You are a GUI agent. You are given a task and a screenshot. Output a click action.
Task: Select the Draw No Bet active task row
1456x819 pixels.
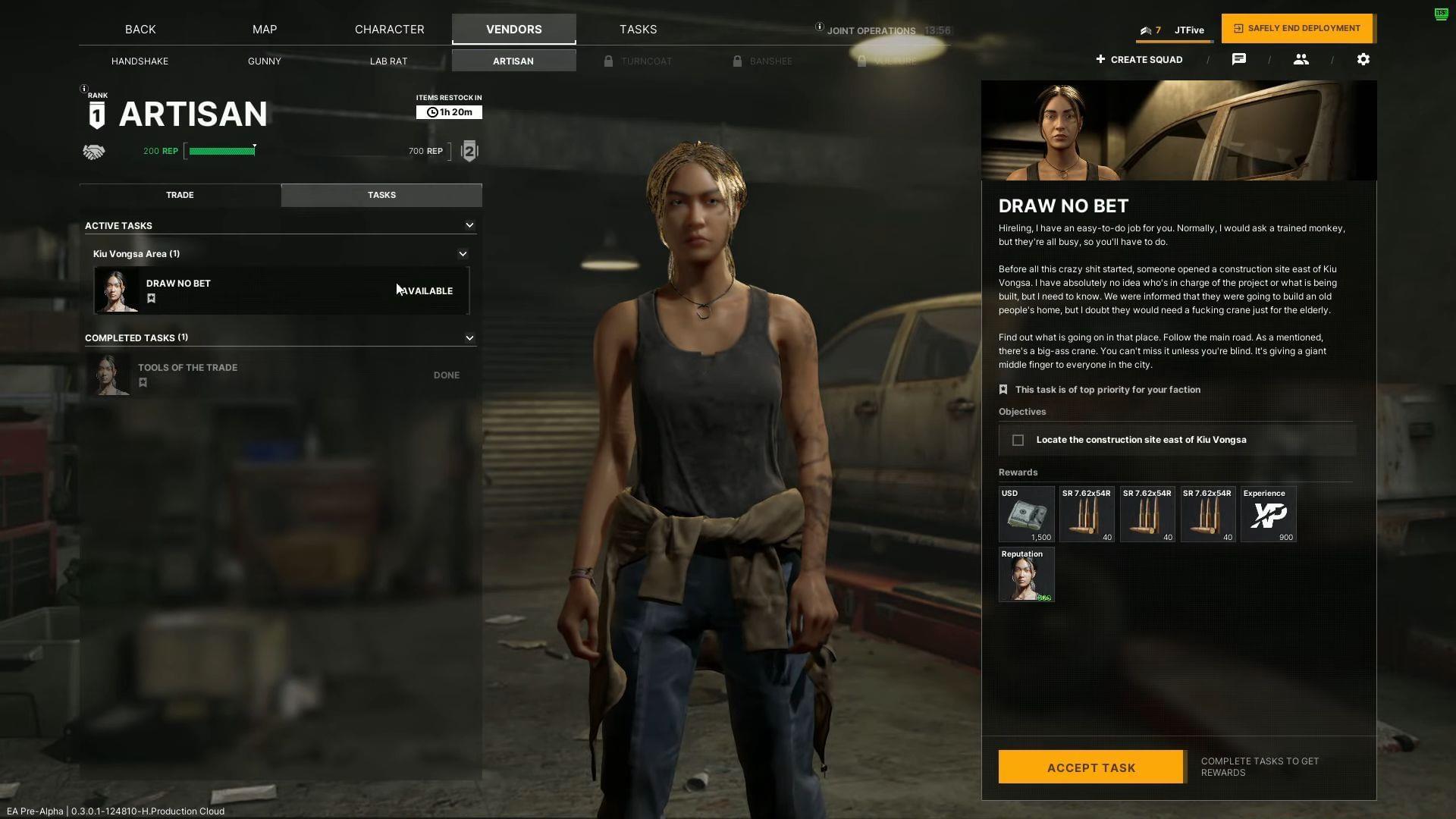click(281, 290)
